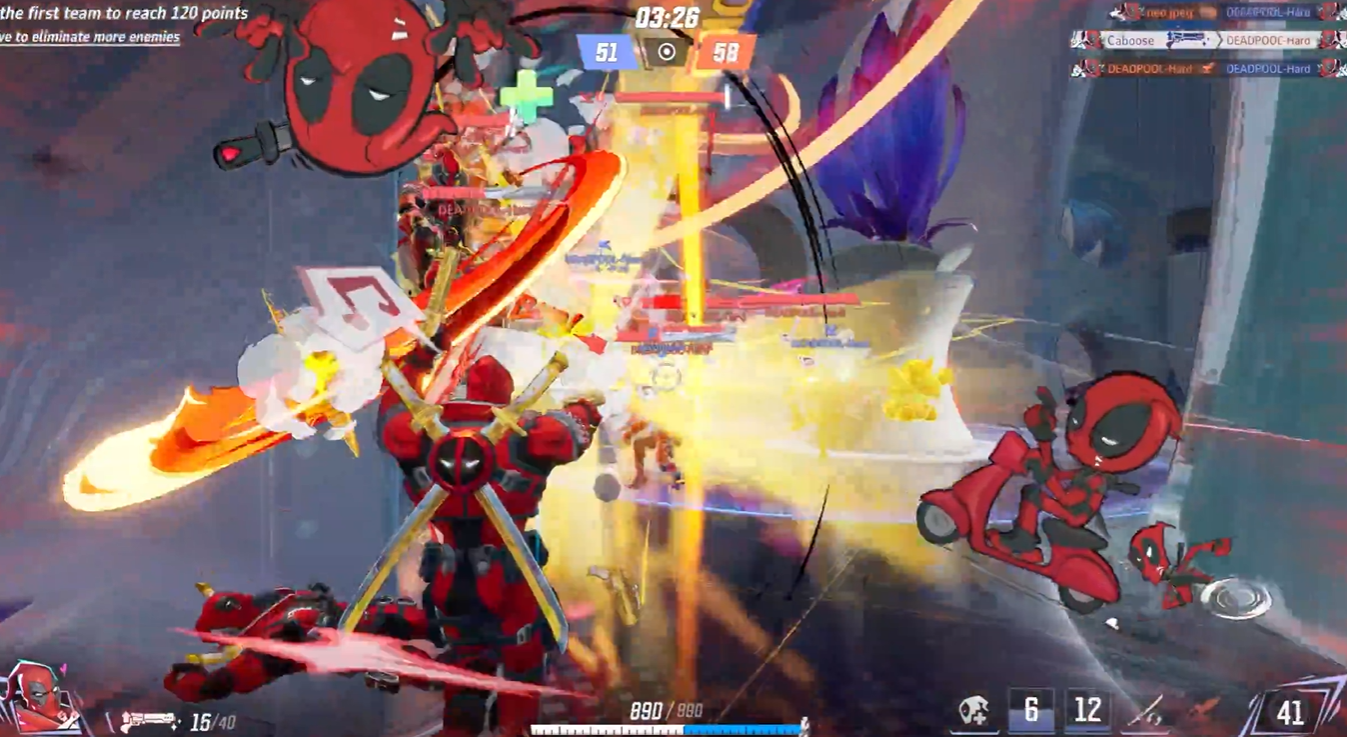
Task: Click the skull elimination counter icon
Action: [x=973, y=710]
